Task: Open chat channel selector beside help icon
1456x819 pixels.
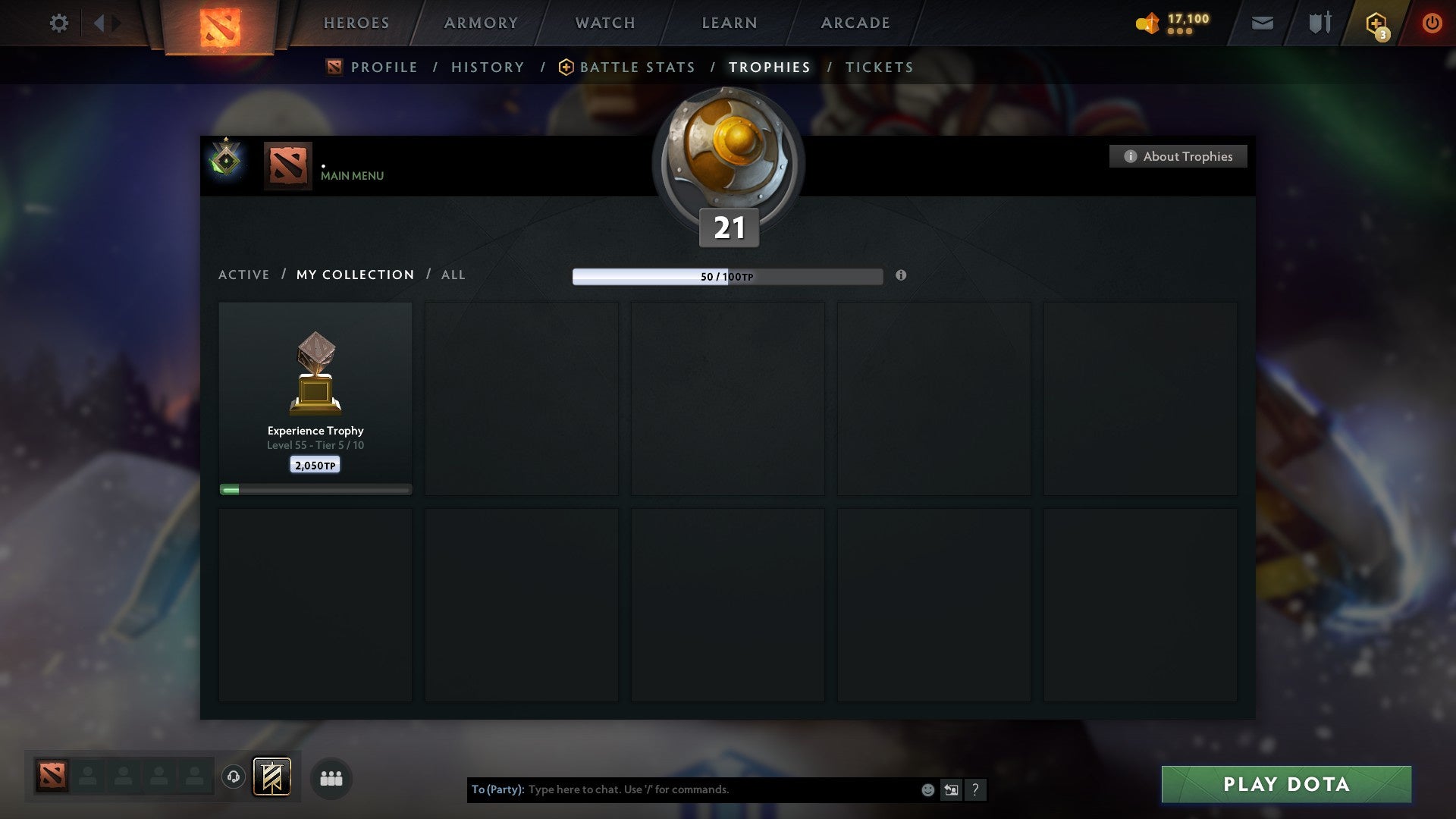Action: (951, 789)
